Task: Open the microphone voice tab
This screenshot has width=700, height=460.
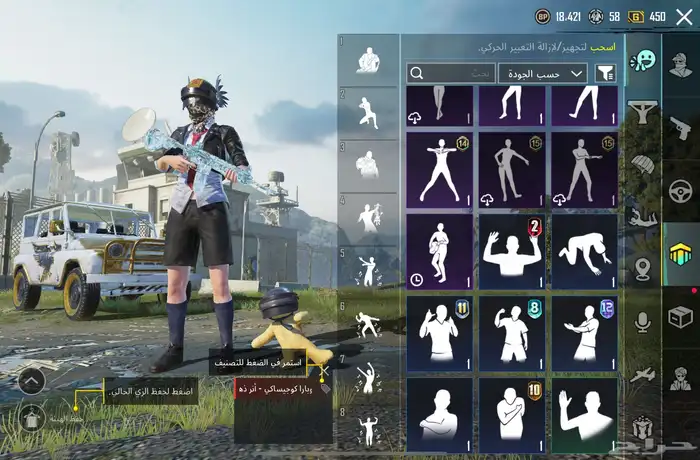Action: (x=643, y=321)
